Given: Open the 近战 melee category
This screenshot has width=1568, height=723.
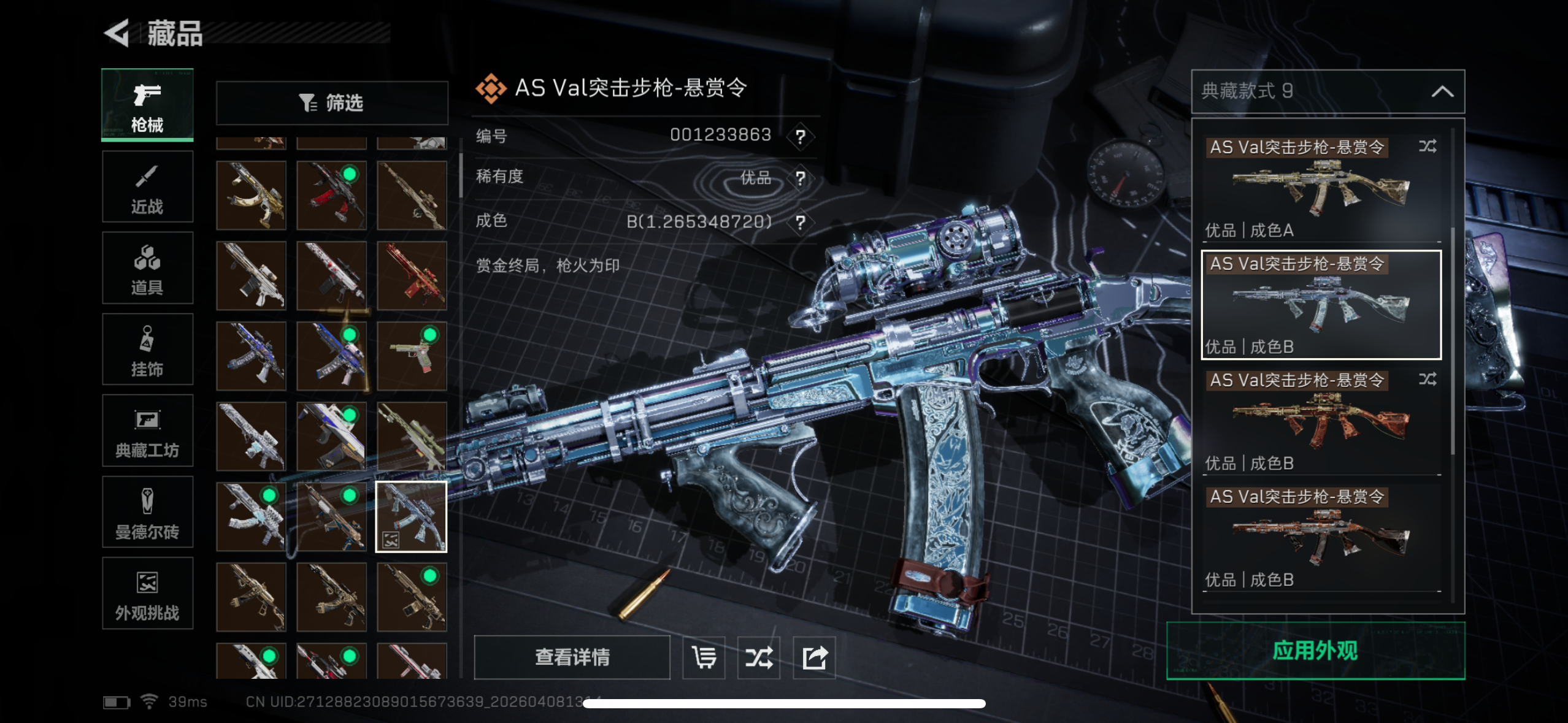Looking at the screenshot, I should (x=147, y=187).
